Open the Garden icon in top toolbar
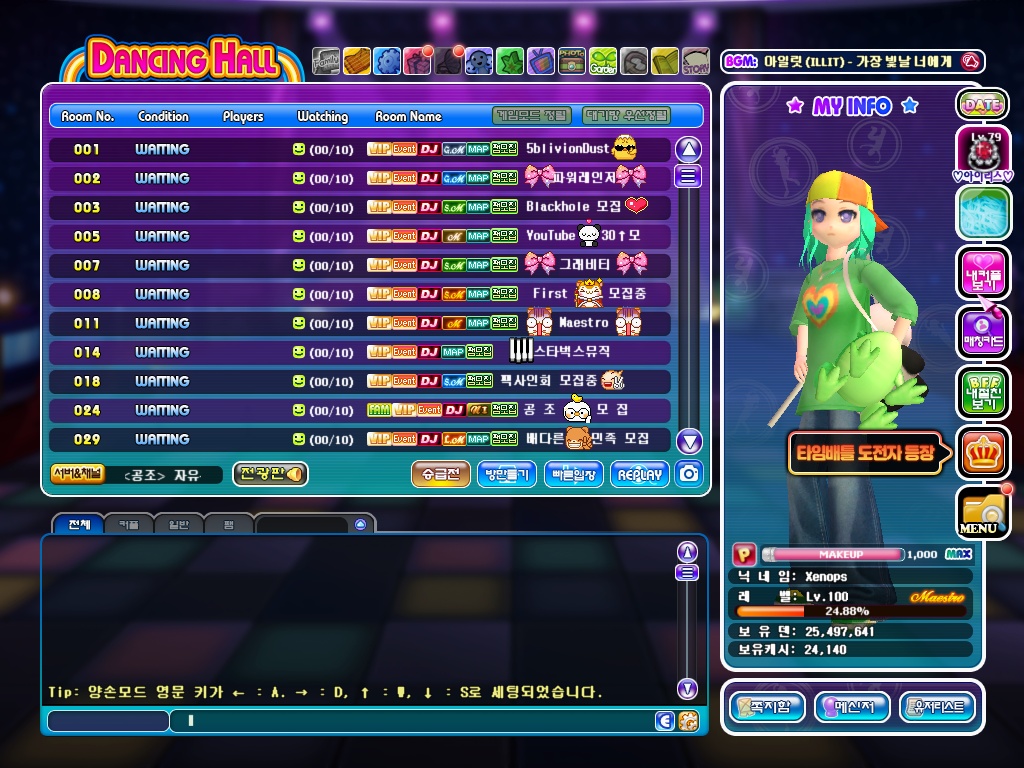 click(603, 62)
